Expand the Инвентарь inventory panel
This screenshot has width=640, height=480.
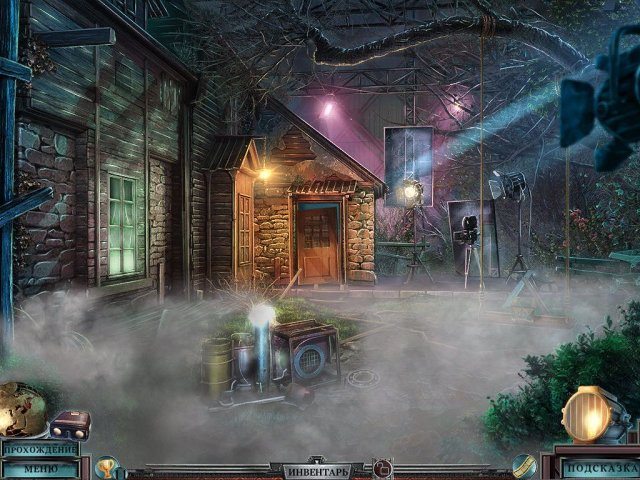tap(317, 469)
